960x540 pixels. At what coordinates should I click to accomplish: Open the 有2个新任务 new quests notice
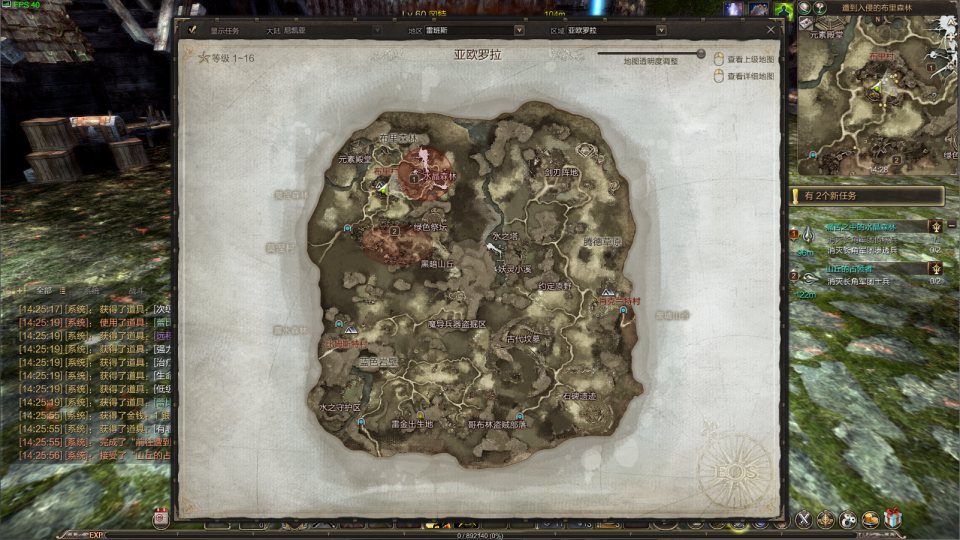tap(866, 197)
